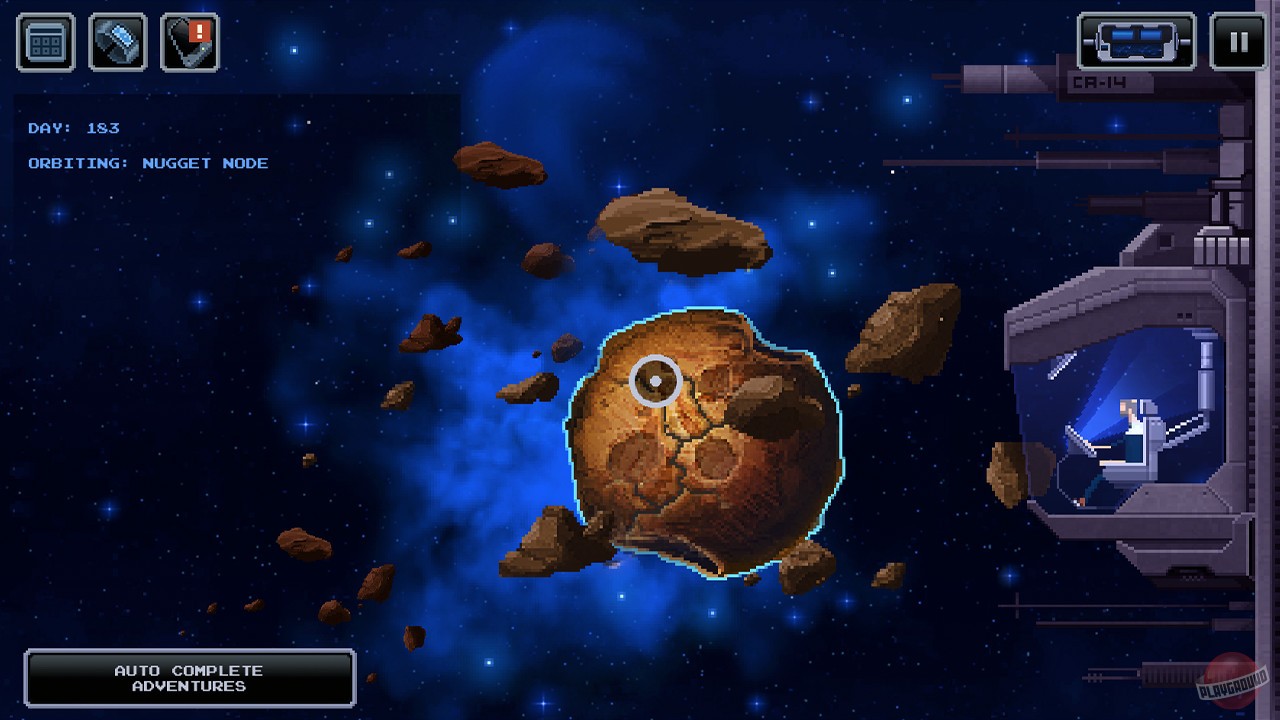Click the targeting reticle on the asteroid
The height and width of the screenshot is (720, 1280).
pos(655,380)
